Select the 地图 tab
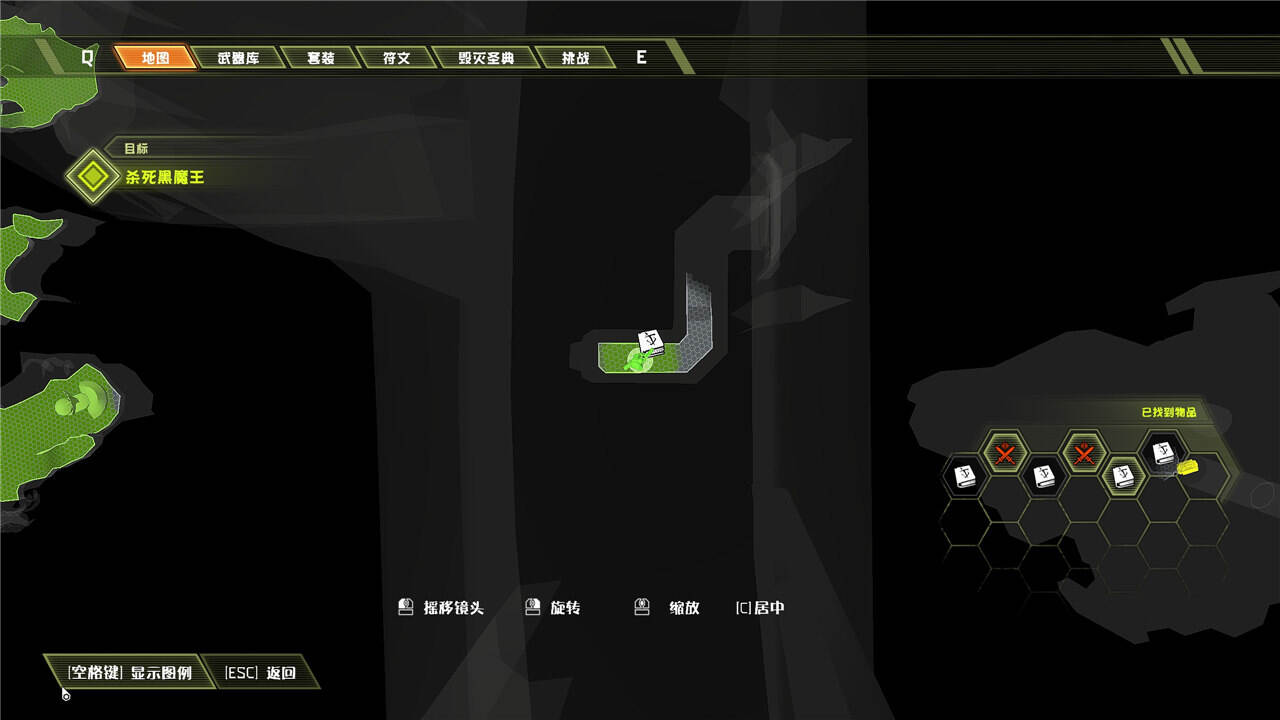Image resolution: width=1280 pixels, height=720 pixels. click(x=155, y=58)
